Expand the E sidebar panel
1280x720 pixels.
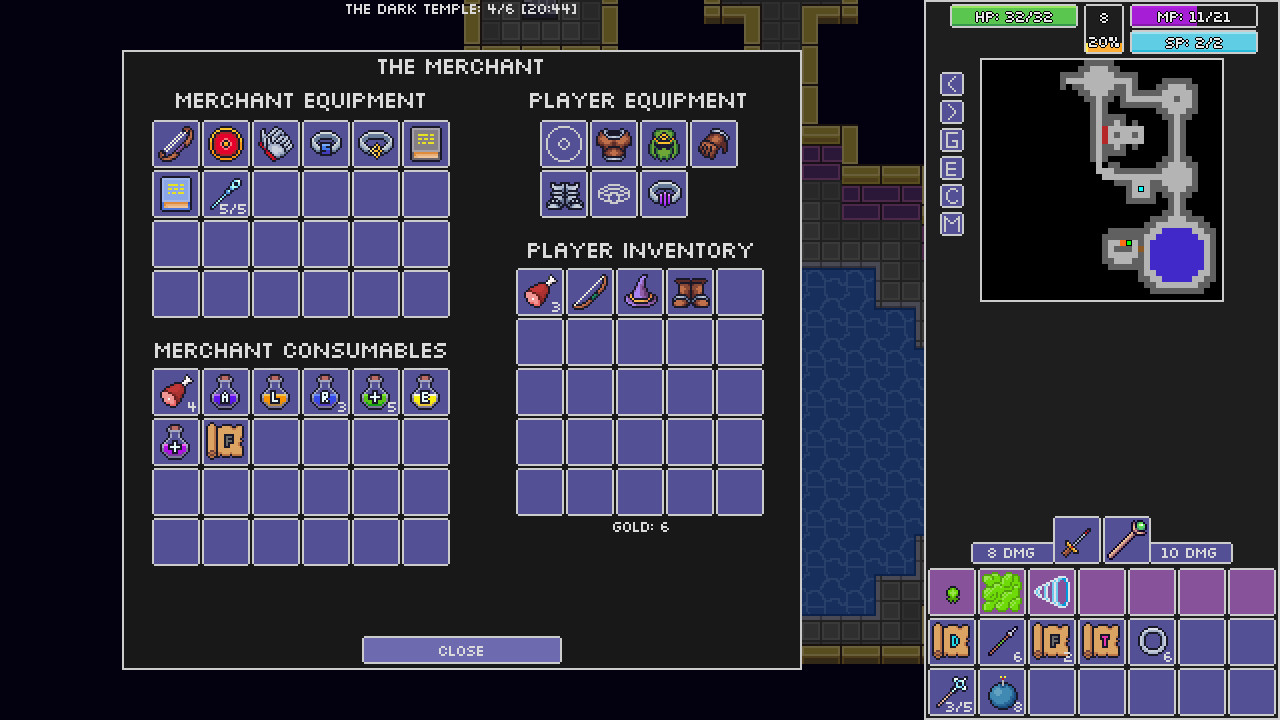coord(950,168)
